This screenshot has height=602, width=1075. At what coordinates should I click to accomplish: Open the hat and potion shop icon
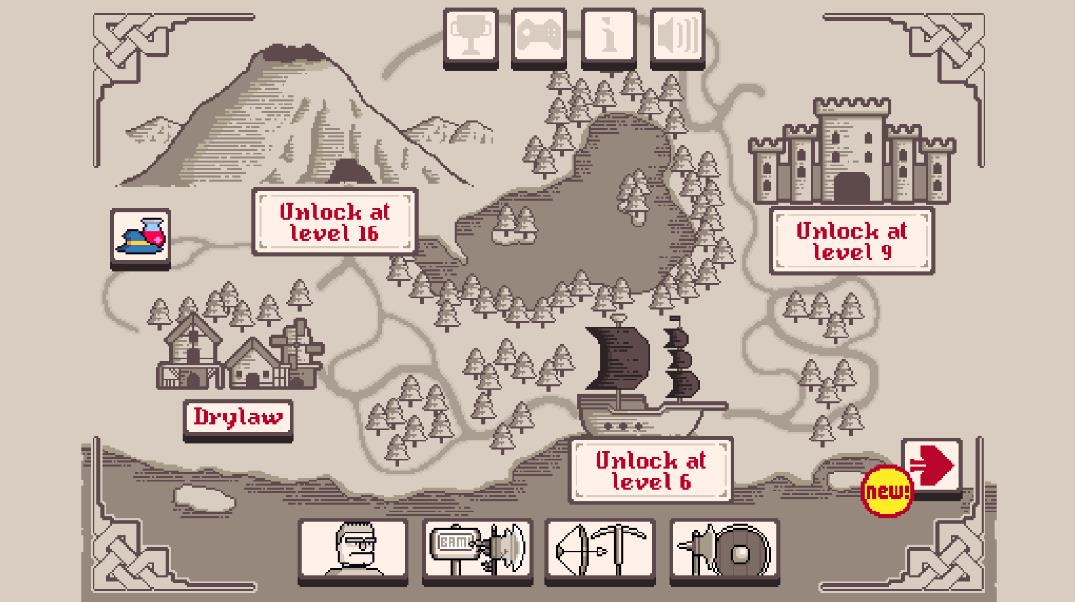pos(141,237)
